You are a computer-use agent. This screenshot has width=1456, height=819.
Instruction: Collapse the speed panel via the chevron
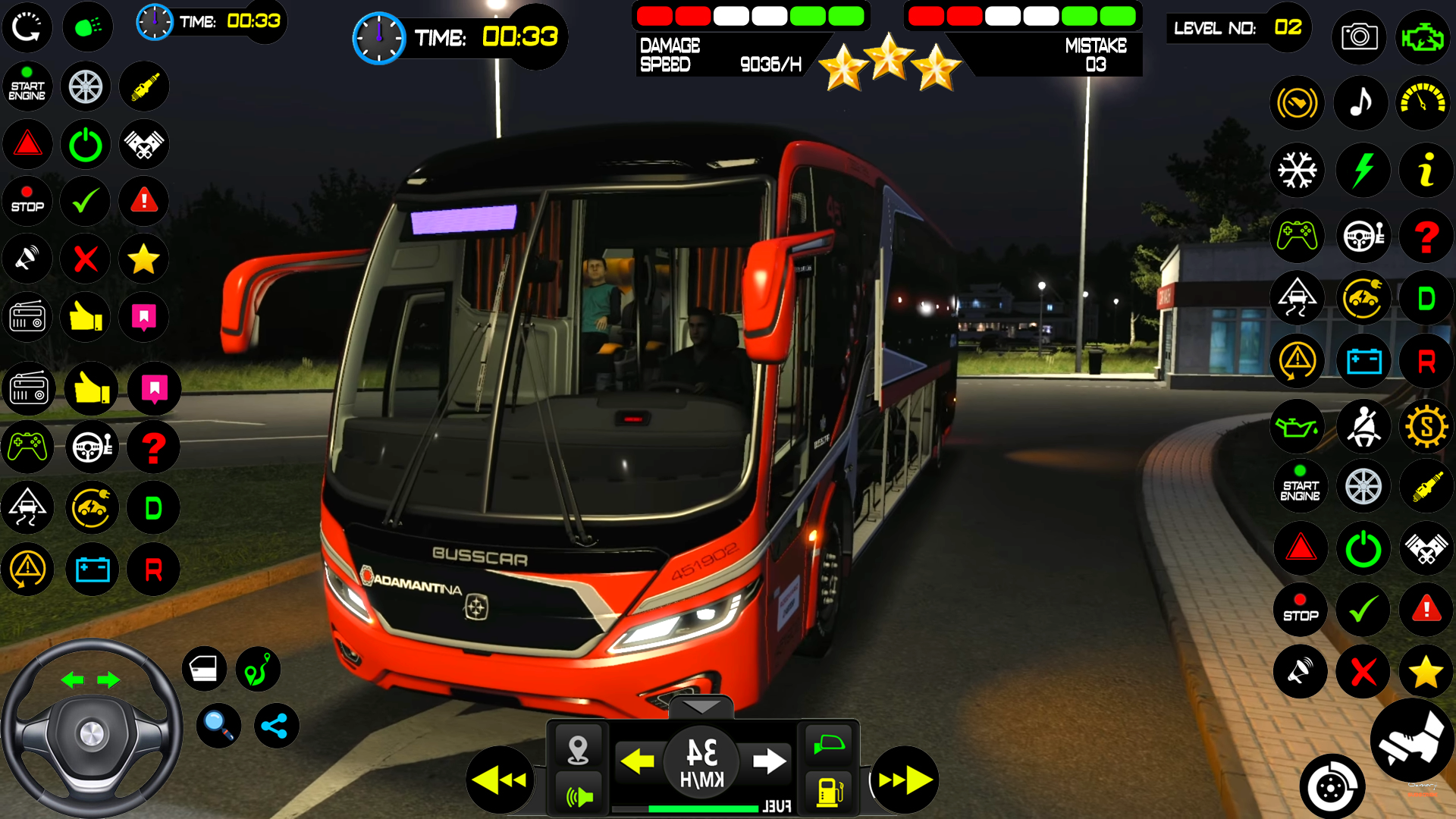click(x=701, y=707)
